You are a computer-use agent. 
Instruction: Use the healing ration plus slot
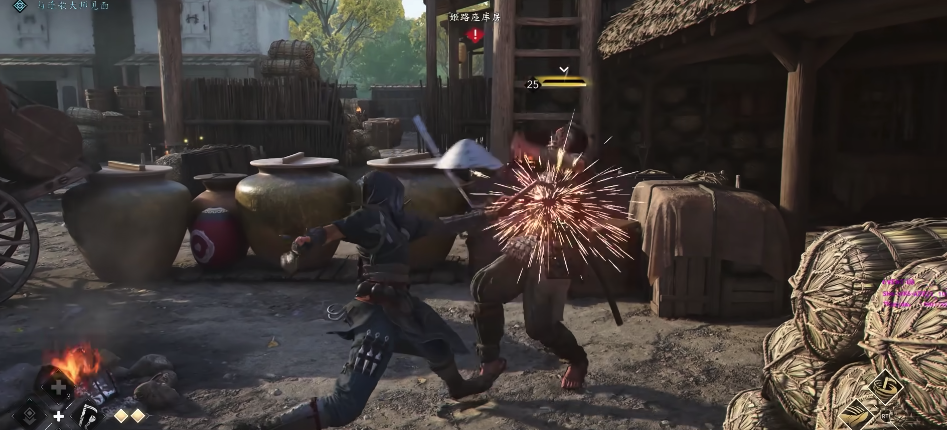click(x=59, y=386)
